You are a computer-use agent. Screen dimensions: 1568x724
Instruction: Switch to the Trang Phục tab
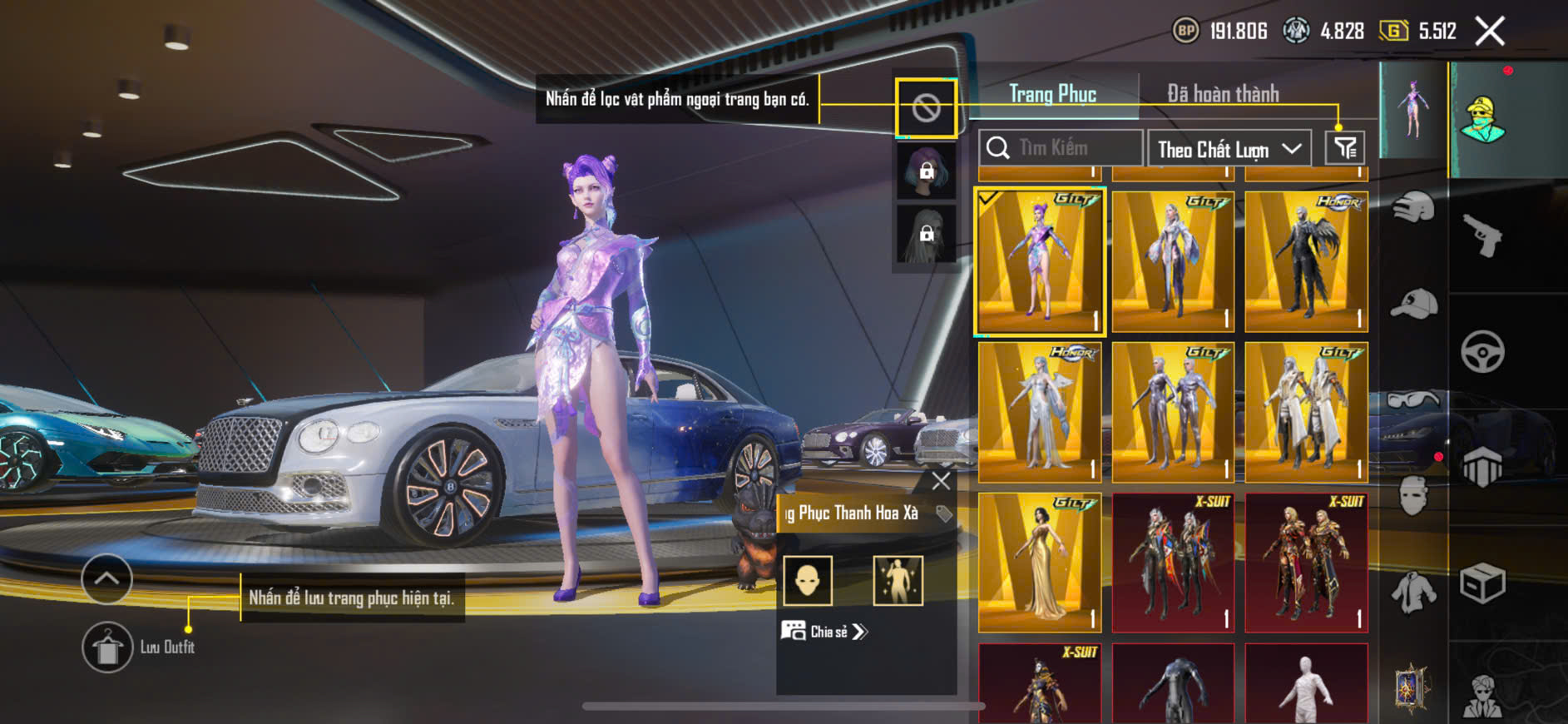(1052, 94)
